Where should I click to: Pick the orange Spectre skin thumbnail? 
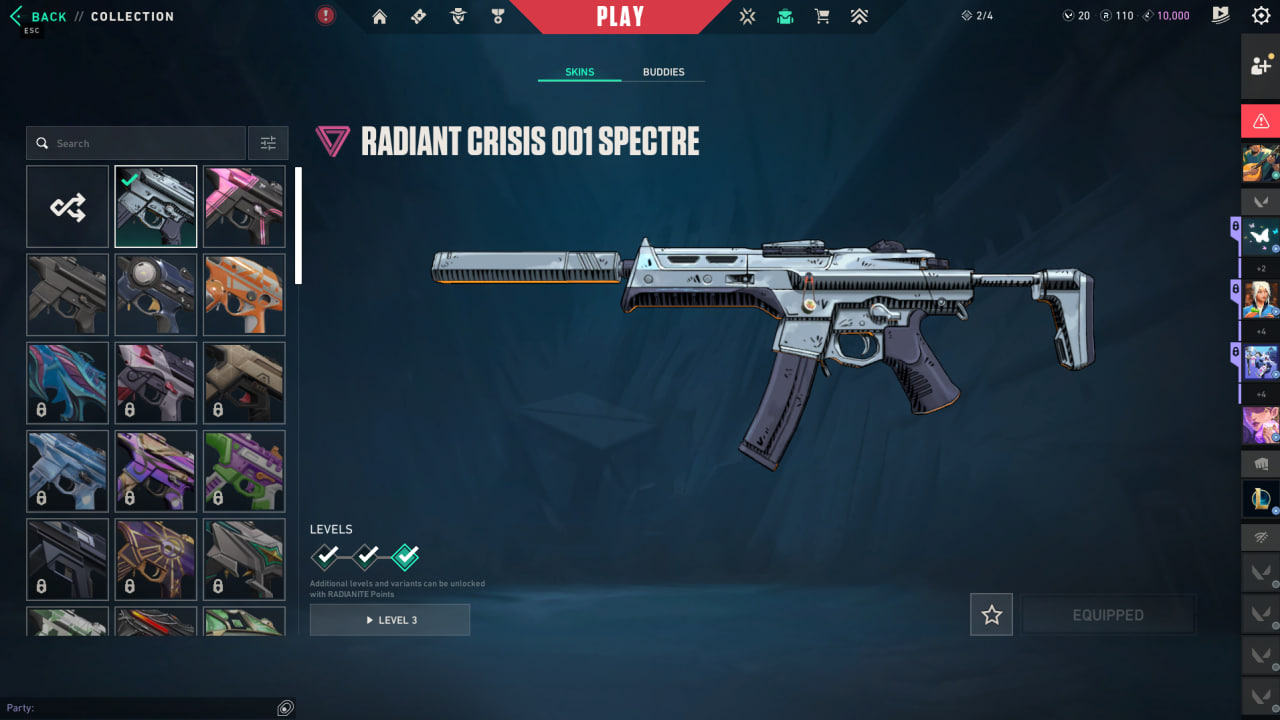click(244, 295)
